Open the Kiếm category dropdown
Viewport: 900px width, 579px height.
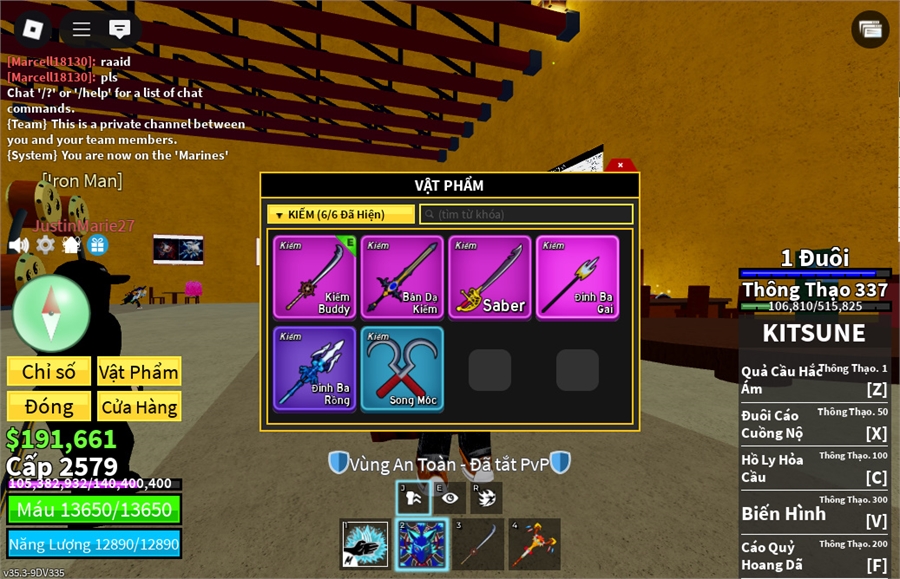click(x=341, y=214)
